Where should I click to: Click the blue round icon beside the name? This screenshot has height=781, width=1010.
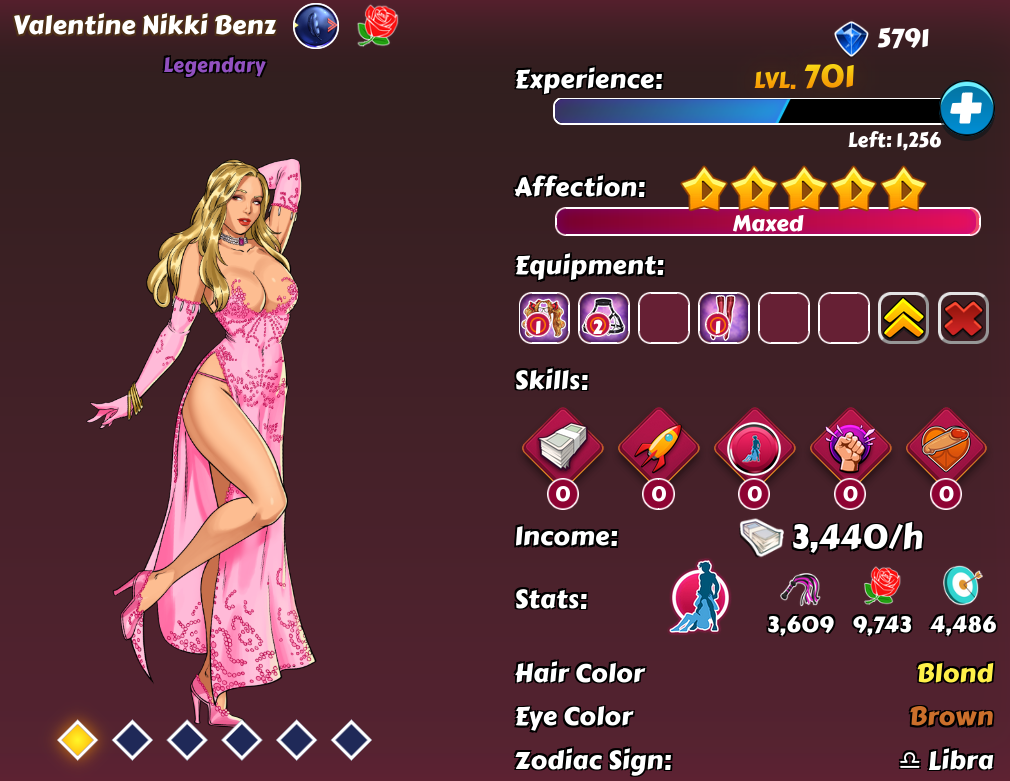click(315, 26)
